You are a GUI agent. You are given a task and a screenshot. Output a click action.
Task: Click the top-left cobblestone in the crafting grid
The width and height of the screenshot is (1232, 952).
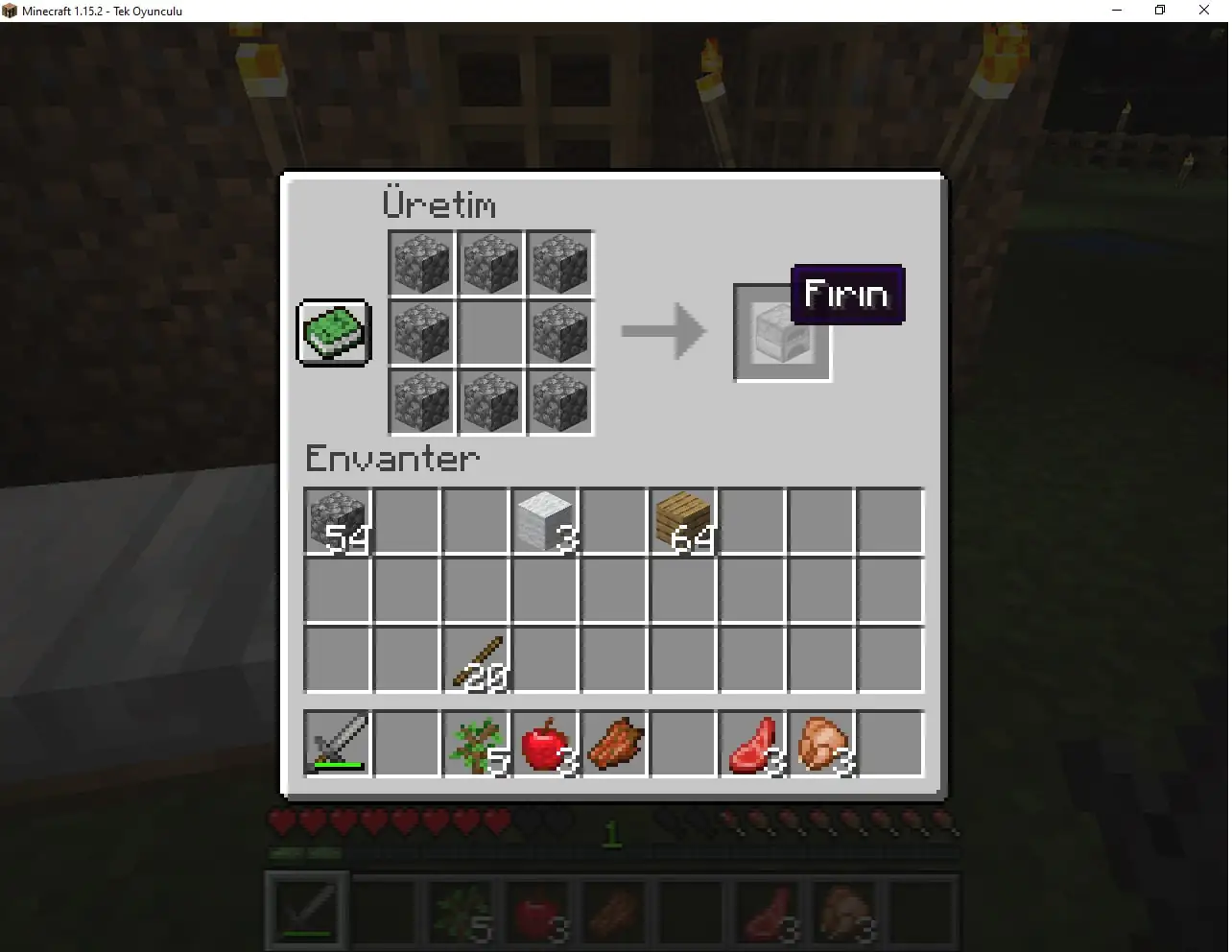pyautogui.click(x=421, y=263)
